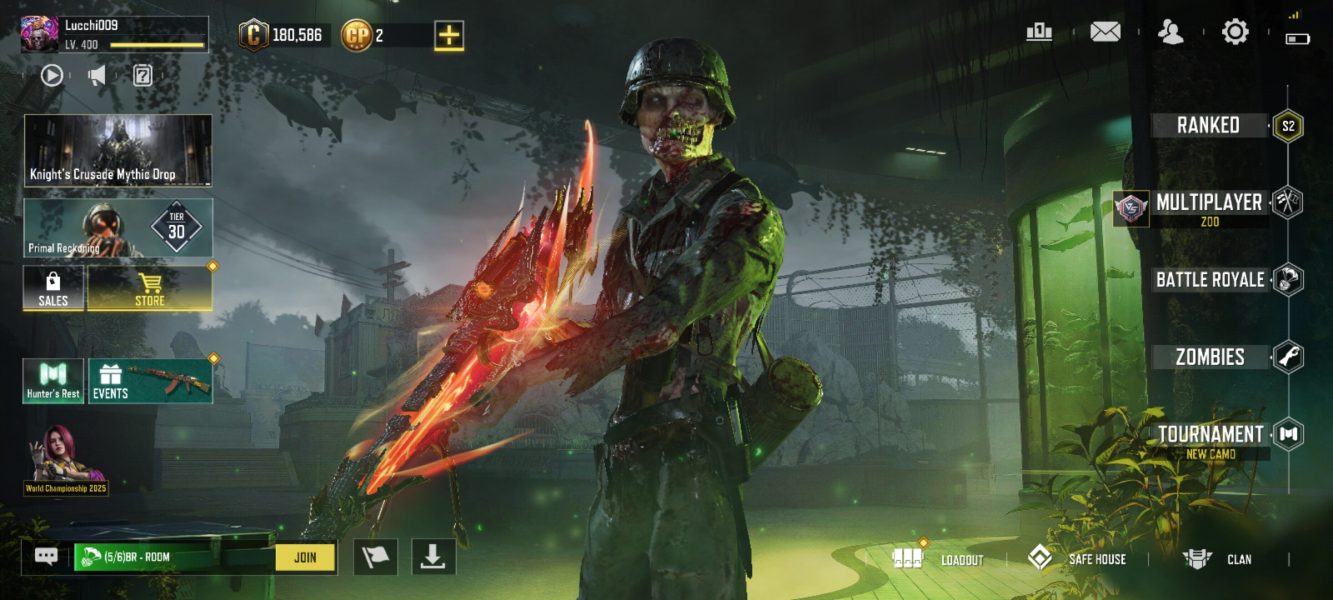Viewport: 1333px width, 600px height.
Task: Enter Battle Royale mode
Action: tap(1210, 280)
